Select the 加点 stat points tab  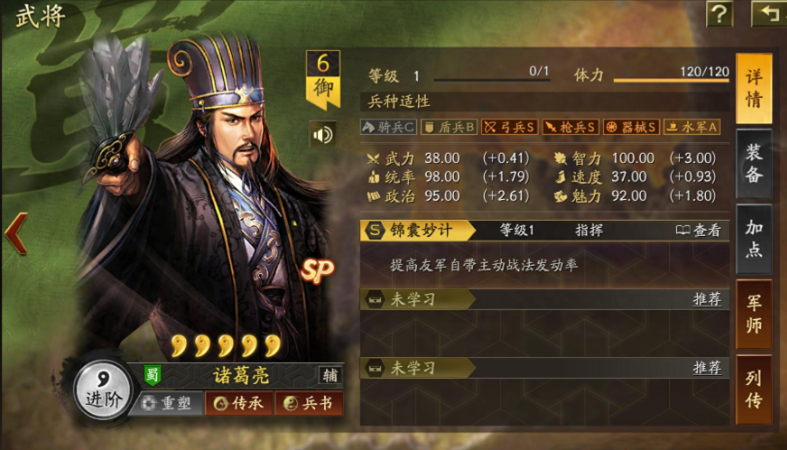point(754,238)
